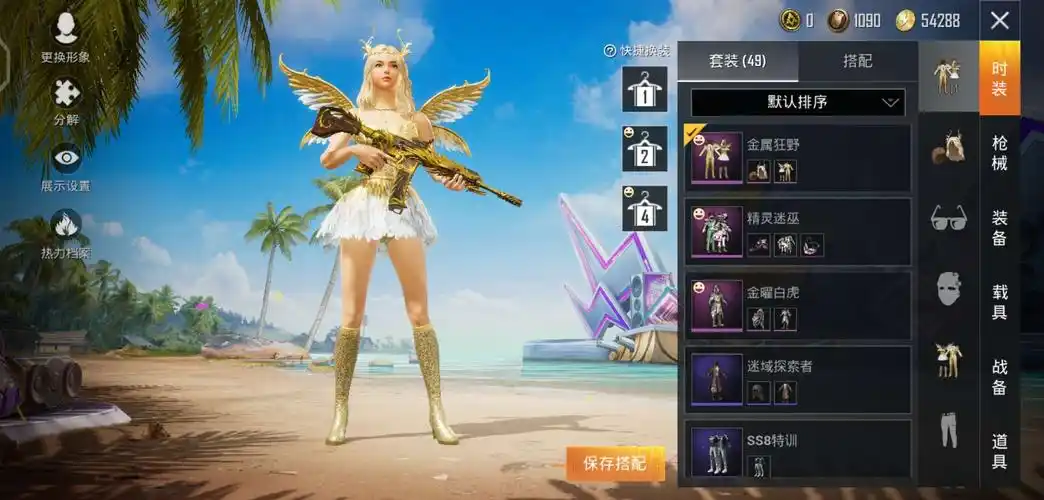Select quick outfit hanger slot 1
1044x500 pixels.
click(x=645, y=89)
